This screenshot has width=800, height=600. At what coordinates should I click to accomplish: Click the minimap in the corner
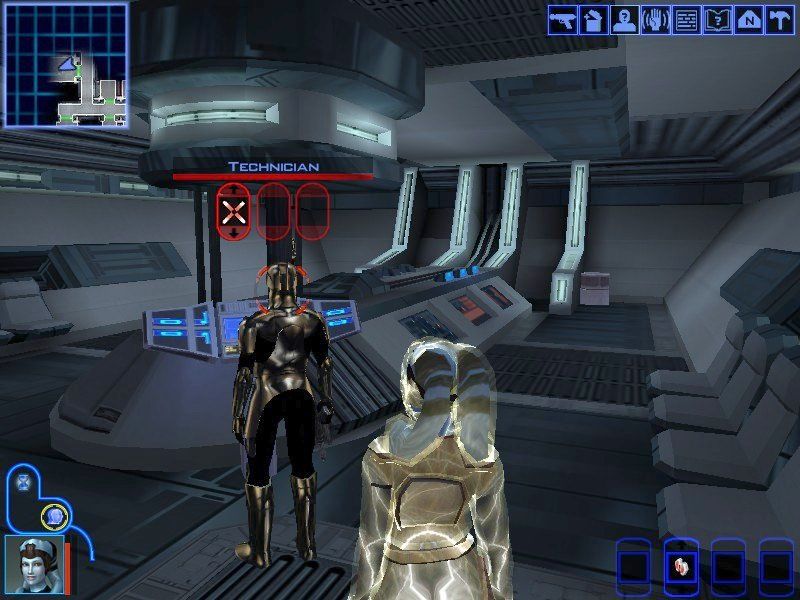(66, 65)
